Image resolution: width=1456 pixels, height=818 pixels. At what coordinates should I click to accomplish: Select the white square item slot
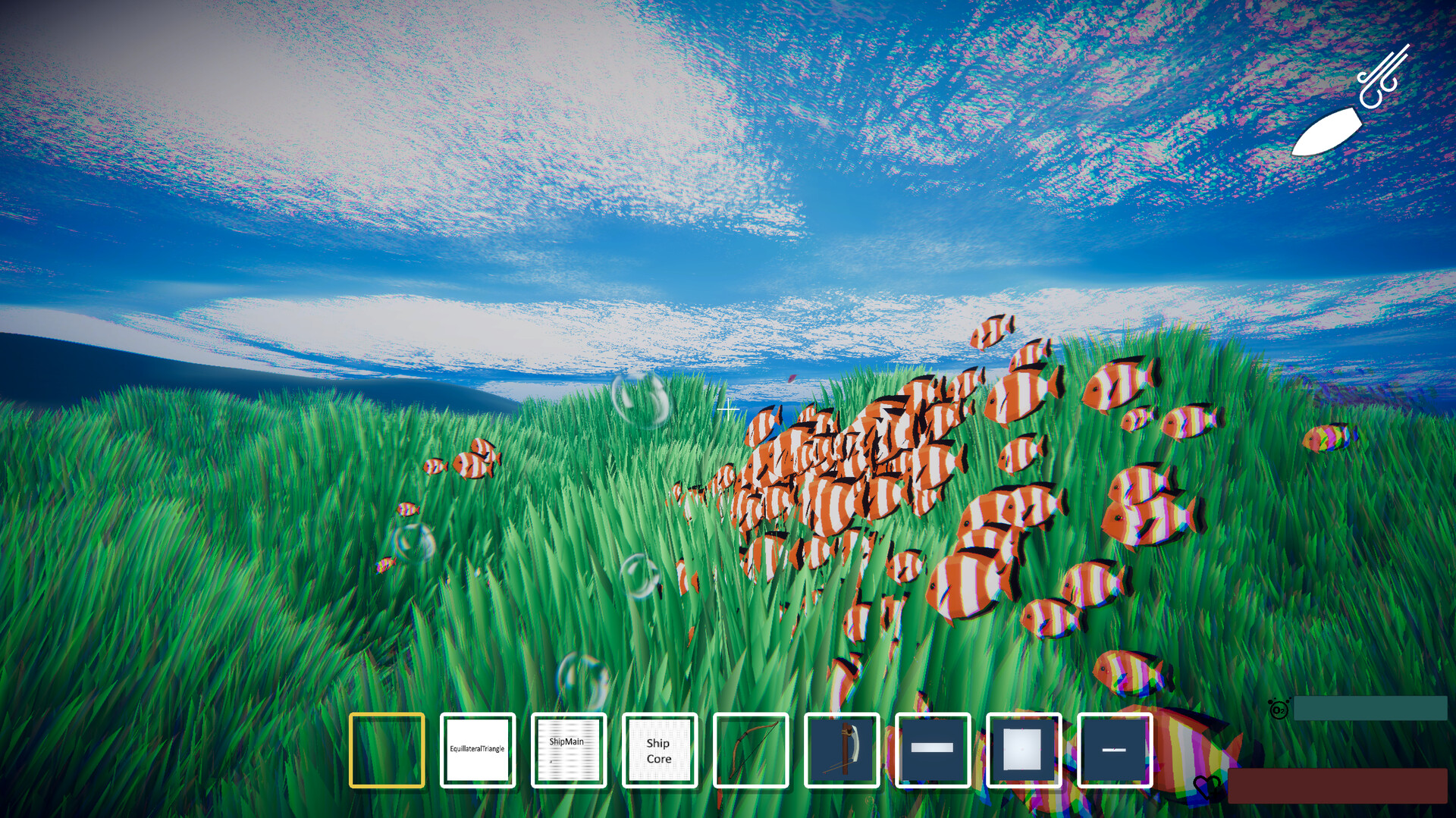point(1024,751)
